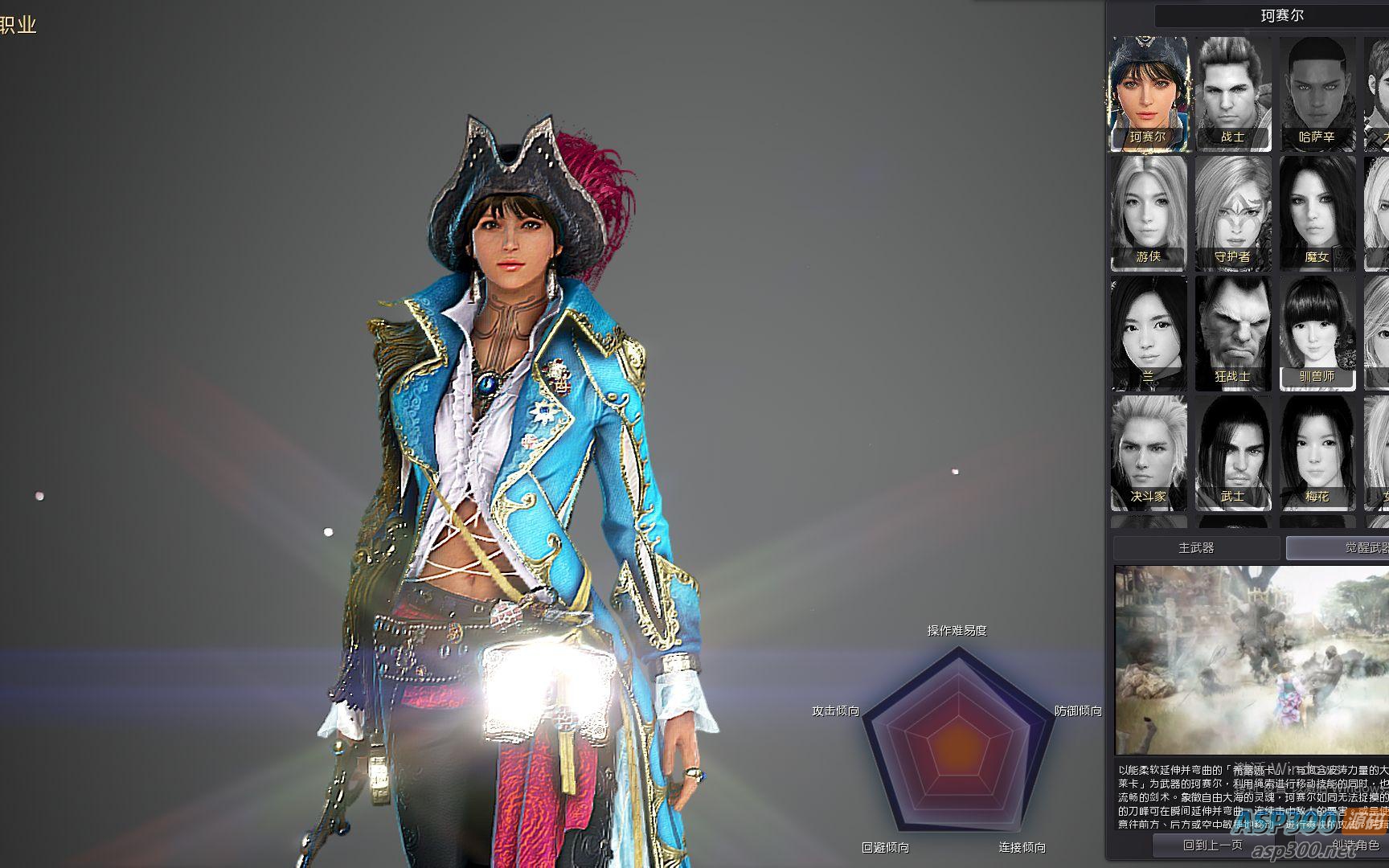This screenshot has width=1389, height=868.
Task: Play the class combat preview video
Action: [x=1252, y=660]
